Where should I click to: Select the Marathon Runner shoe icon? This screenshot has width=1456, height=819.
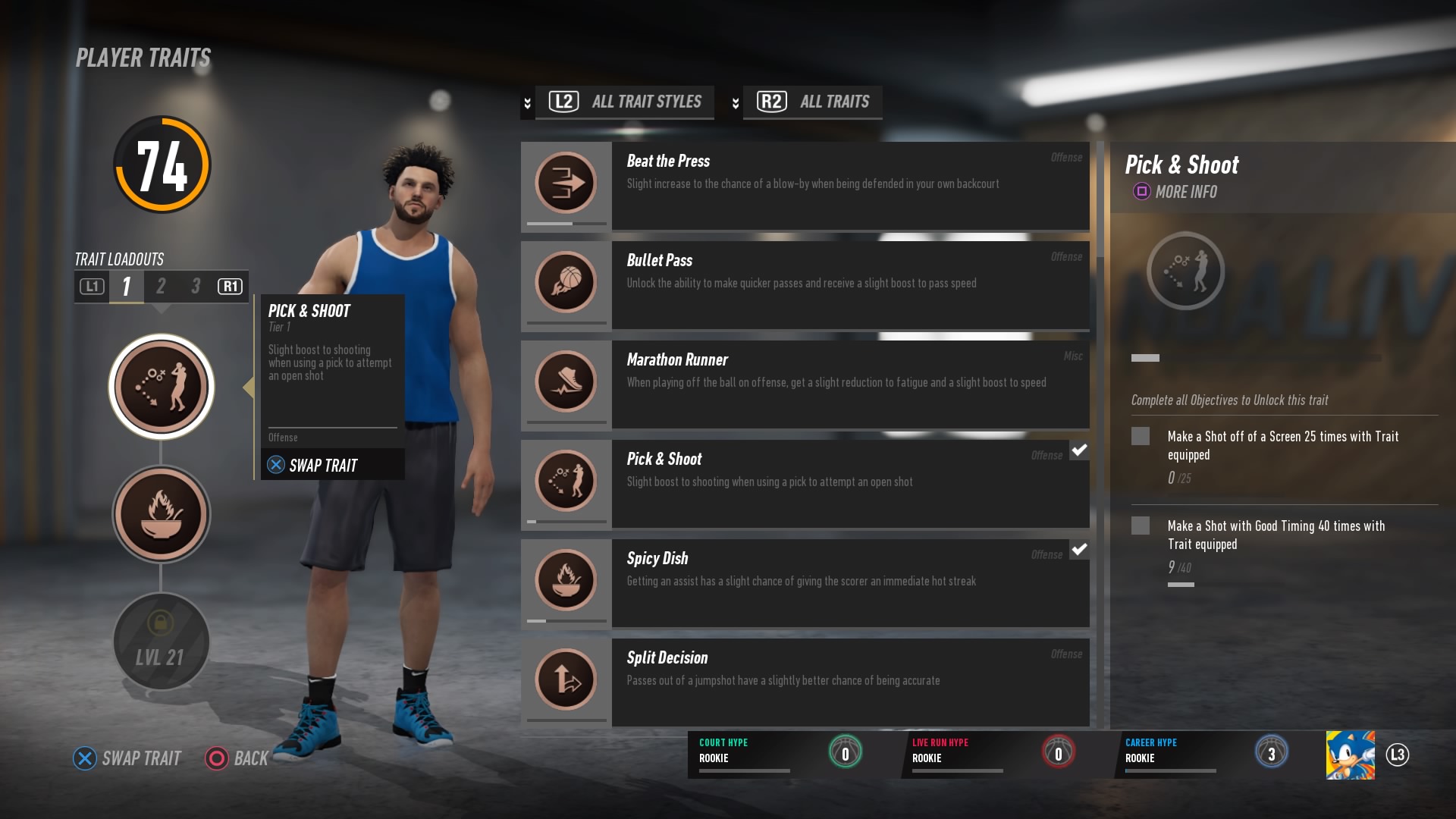[566, 382]
